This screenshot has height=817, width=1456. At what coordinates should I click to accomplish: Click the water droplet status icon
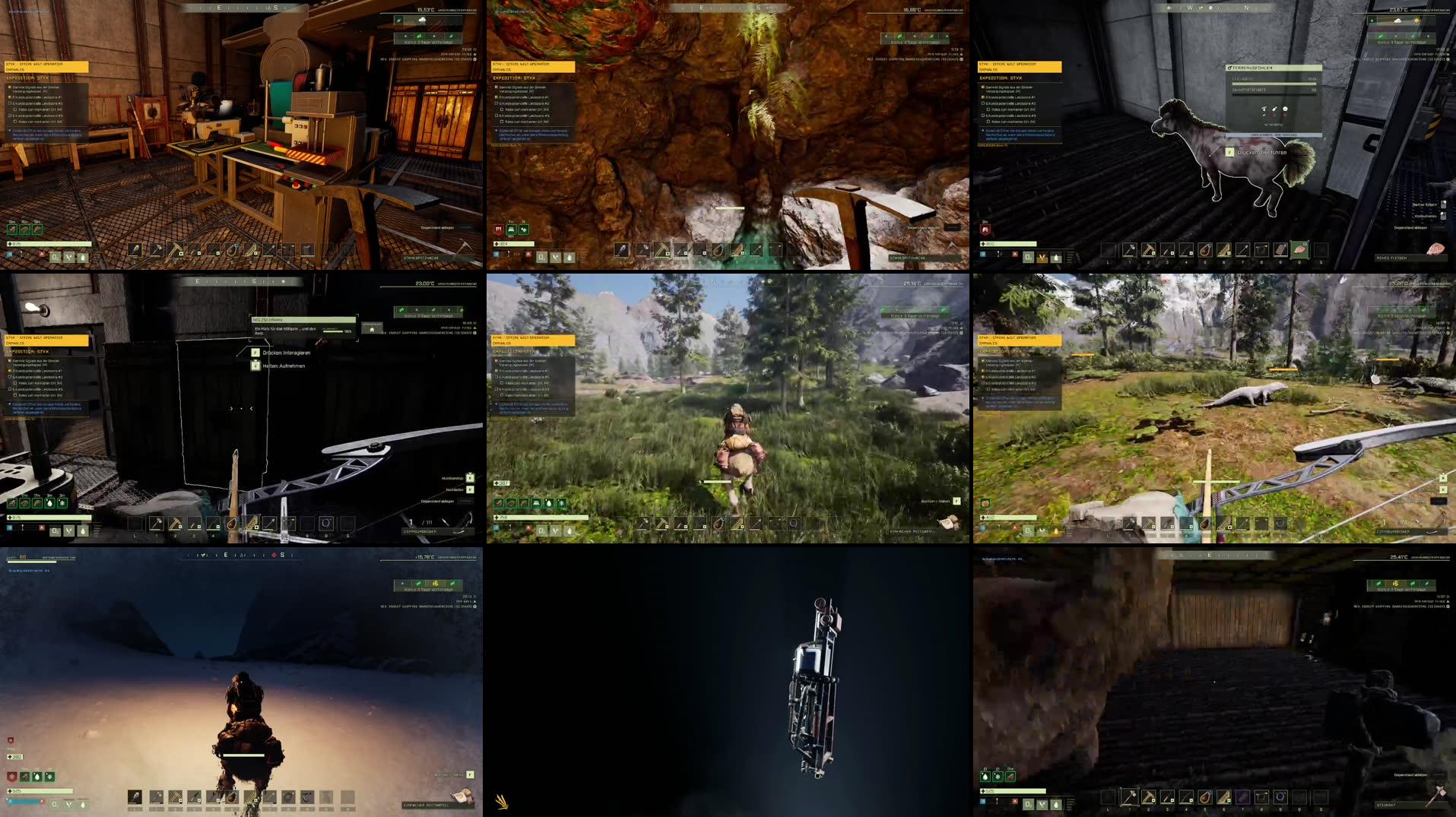1056,256
